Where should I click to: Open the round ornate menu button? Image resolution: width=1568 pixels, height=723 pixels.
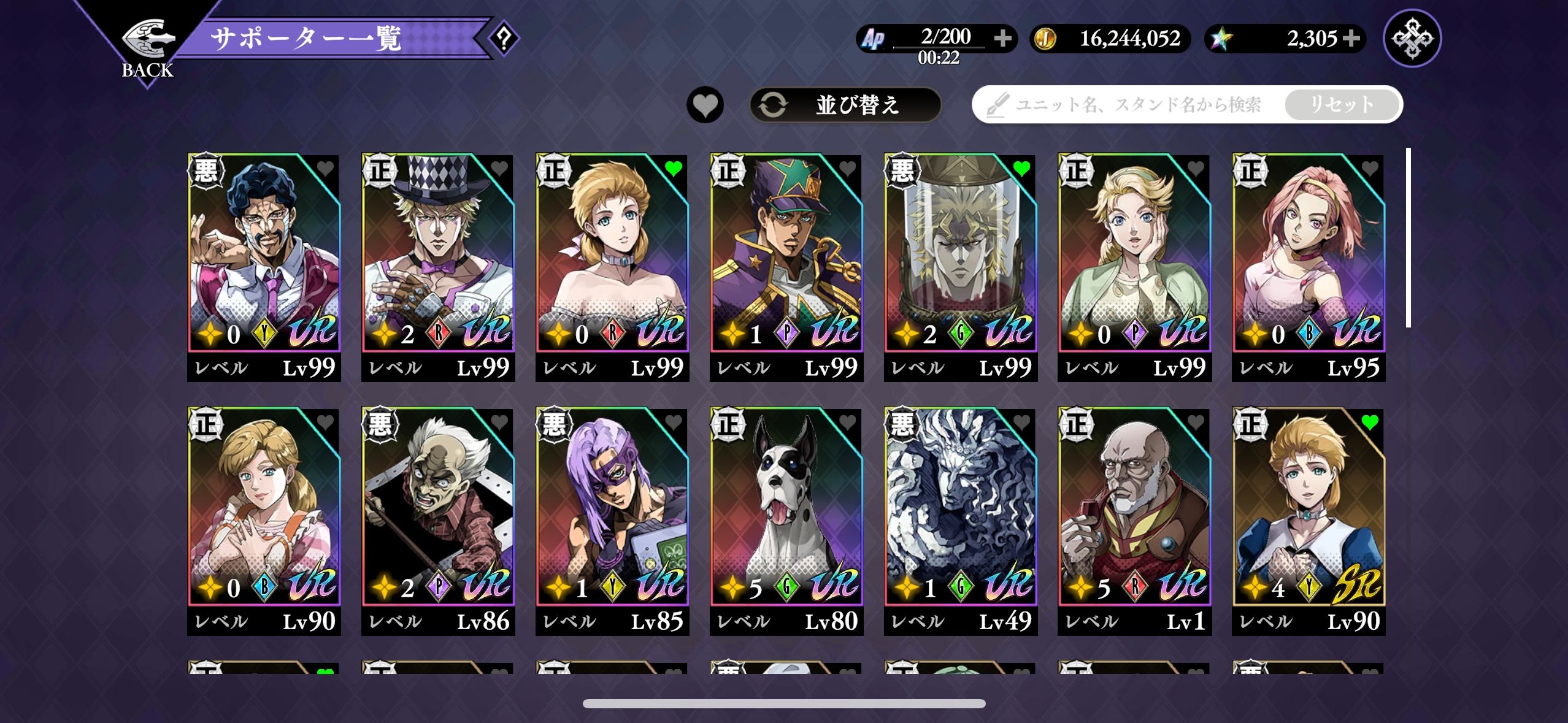point(1412,39)
